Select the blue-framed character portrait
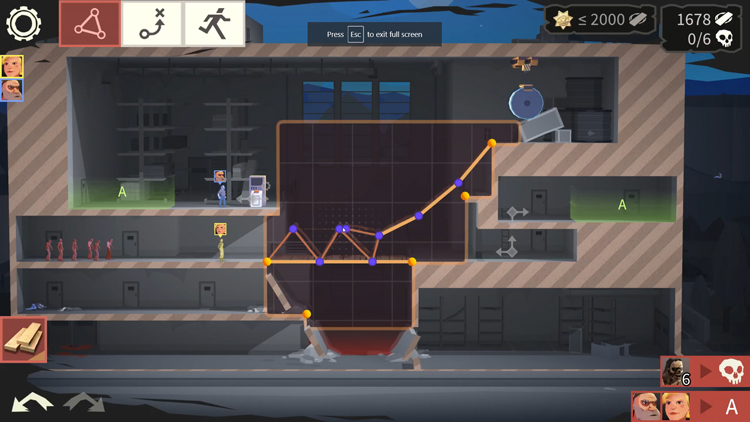 click(x=12, y=90)
